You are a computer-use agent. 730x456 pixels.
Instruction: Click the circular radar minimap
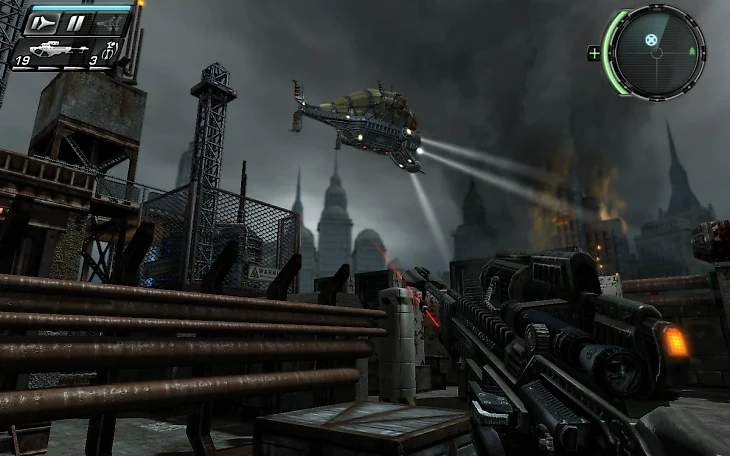pyautogui.click(x=658, y=53)
